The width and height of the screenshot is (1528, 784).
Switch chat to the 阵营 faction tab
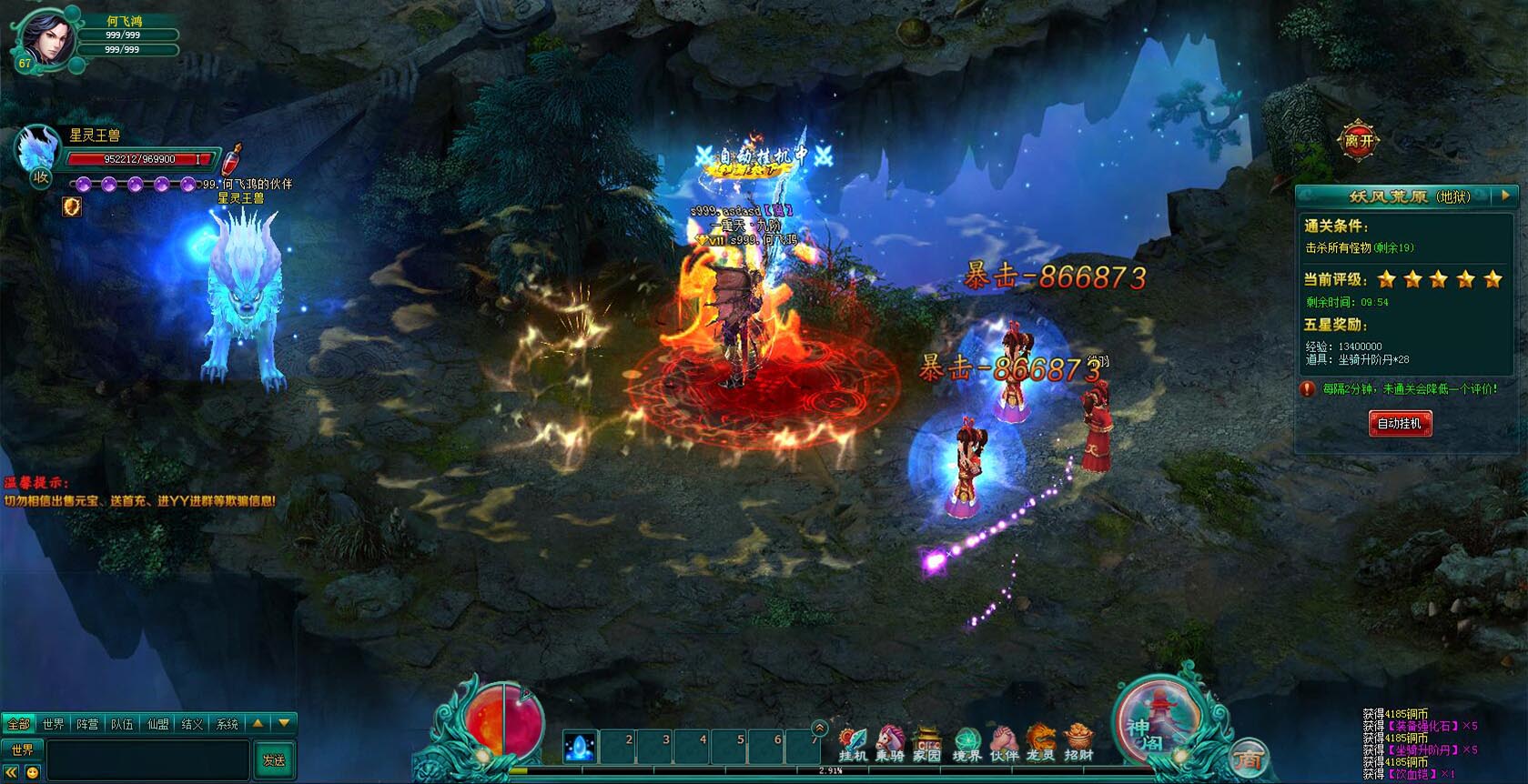tap(87, 724)
